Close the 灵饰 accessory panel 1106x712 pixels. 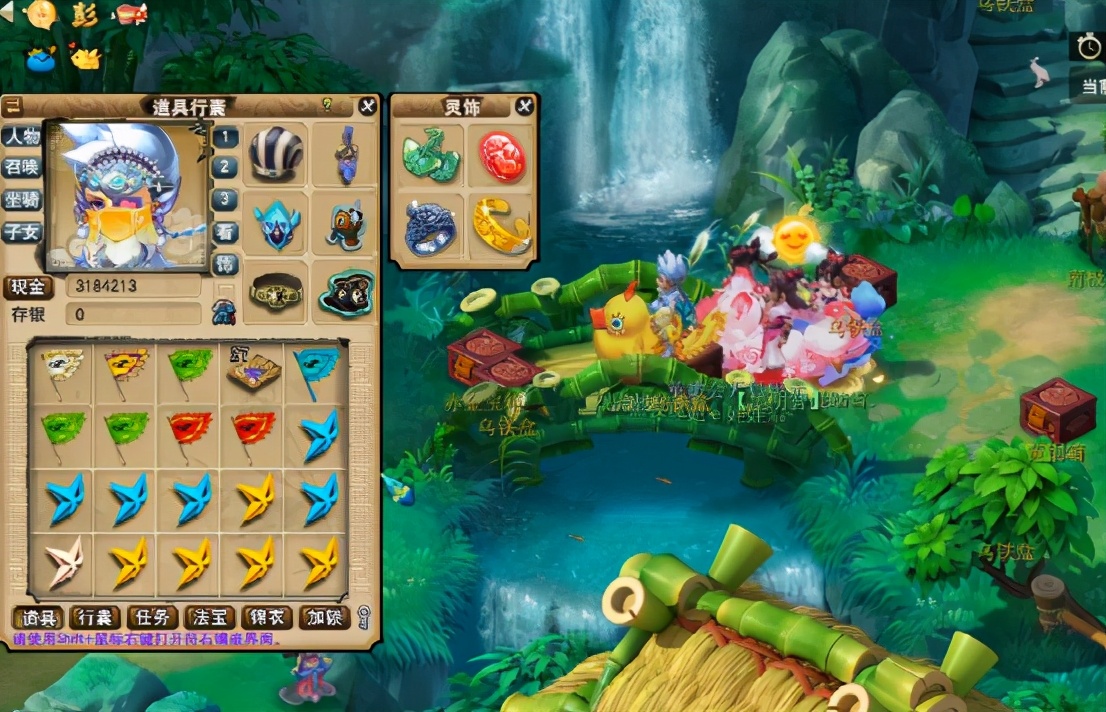[524, 106]
